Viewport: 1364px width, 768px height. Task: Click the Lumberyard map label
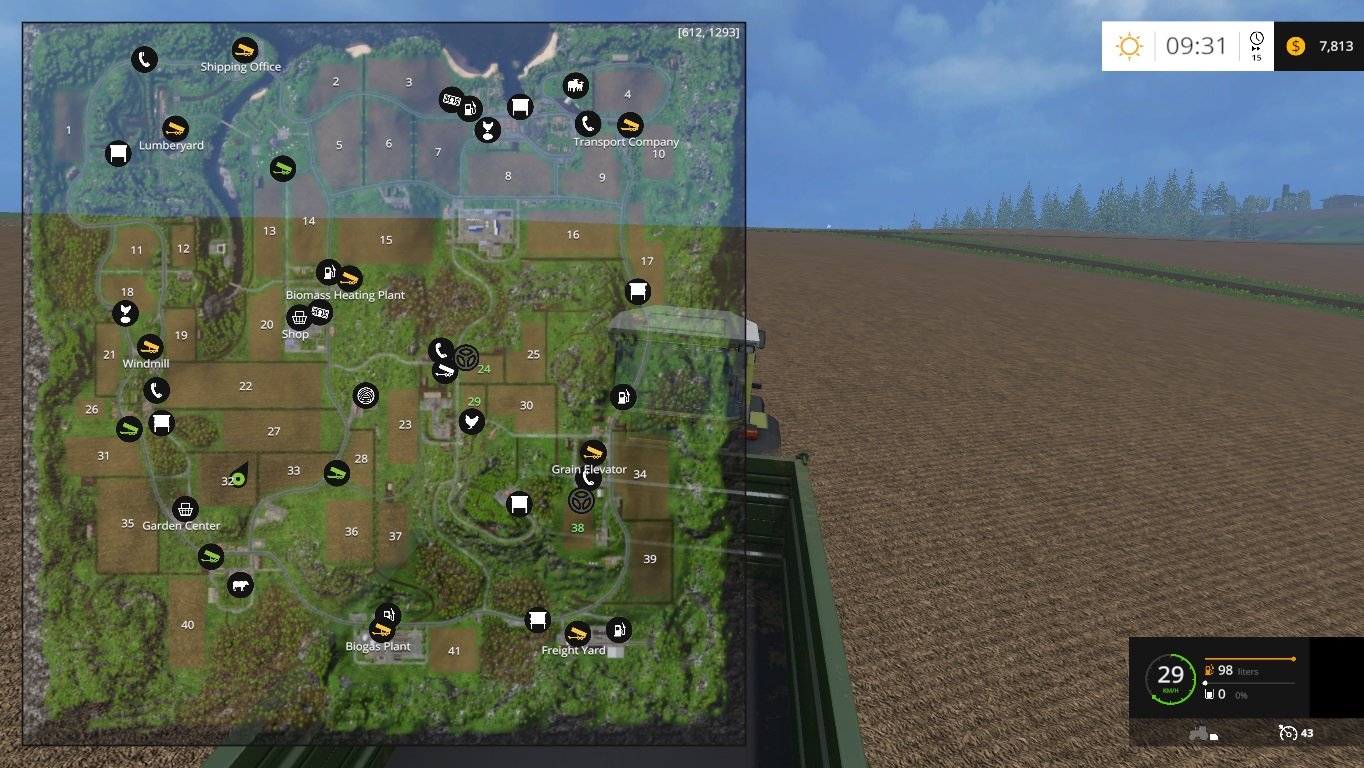tap(172, 144)
